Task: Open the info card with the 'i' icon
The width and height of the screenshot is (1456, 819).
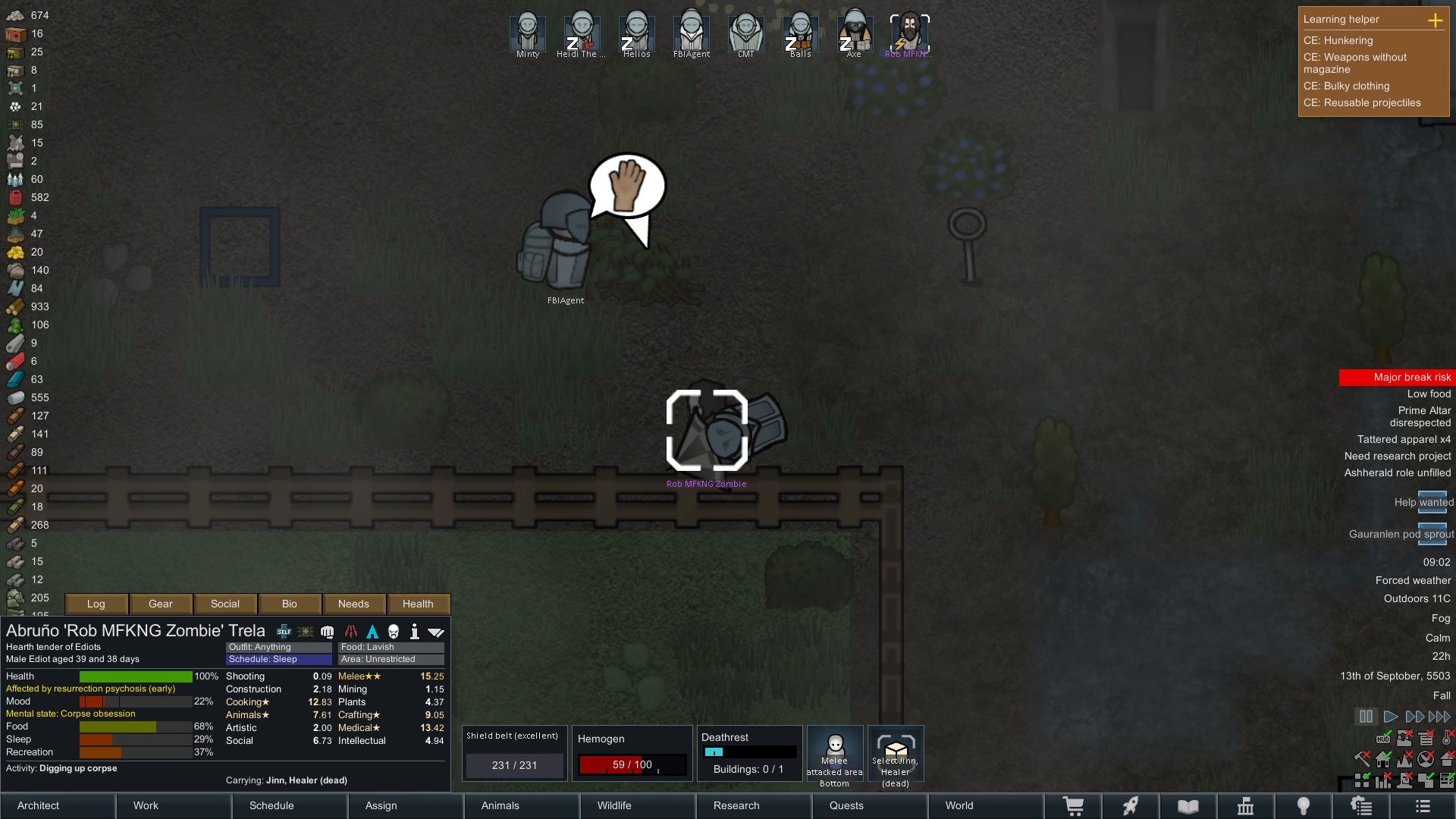Action: tap(414, 631)
